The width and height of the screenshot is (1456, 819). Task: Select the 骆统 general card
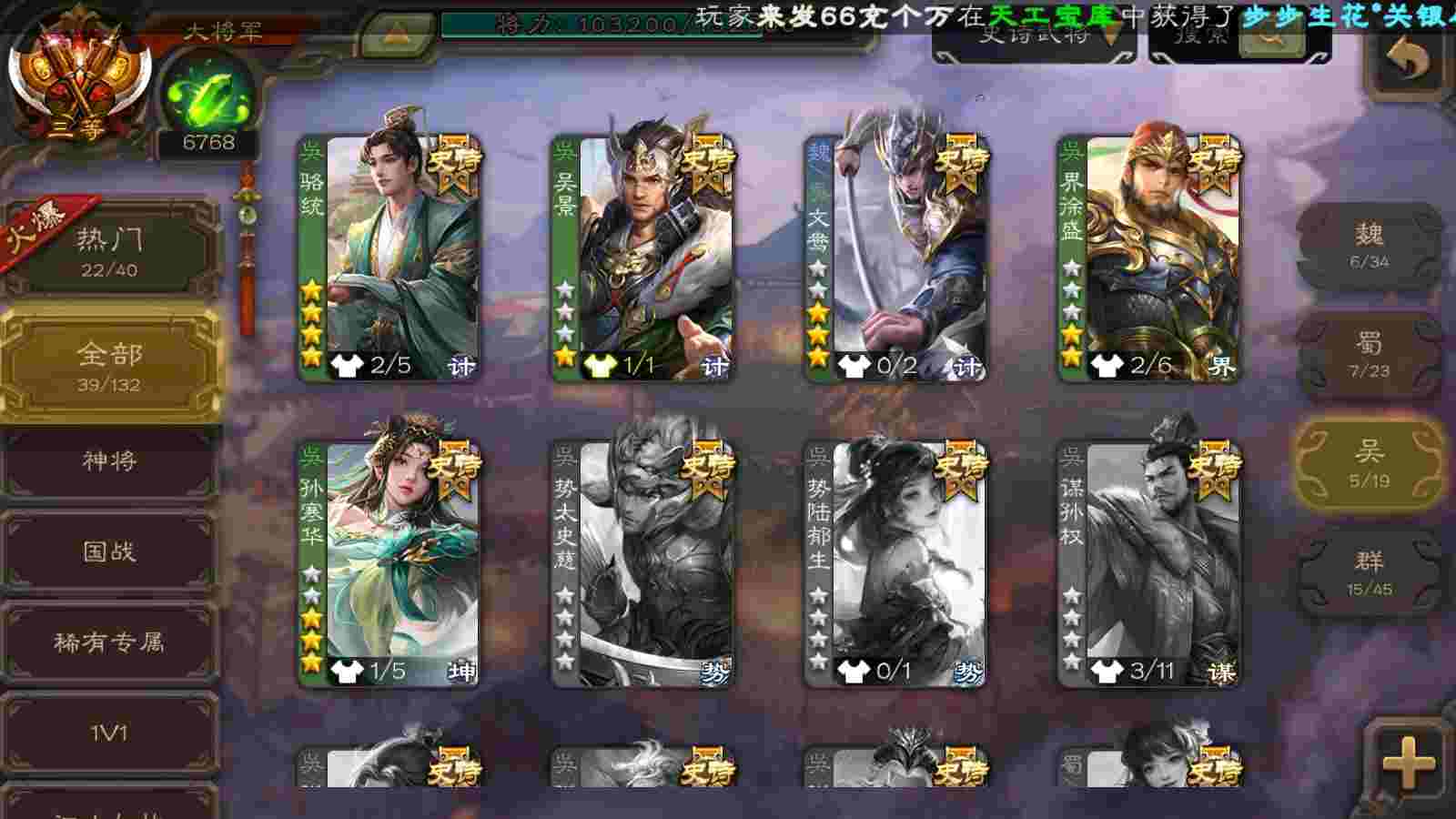(391, 257)
